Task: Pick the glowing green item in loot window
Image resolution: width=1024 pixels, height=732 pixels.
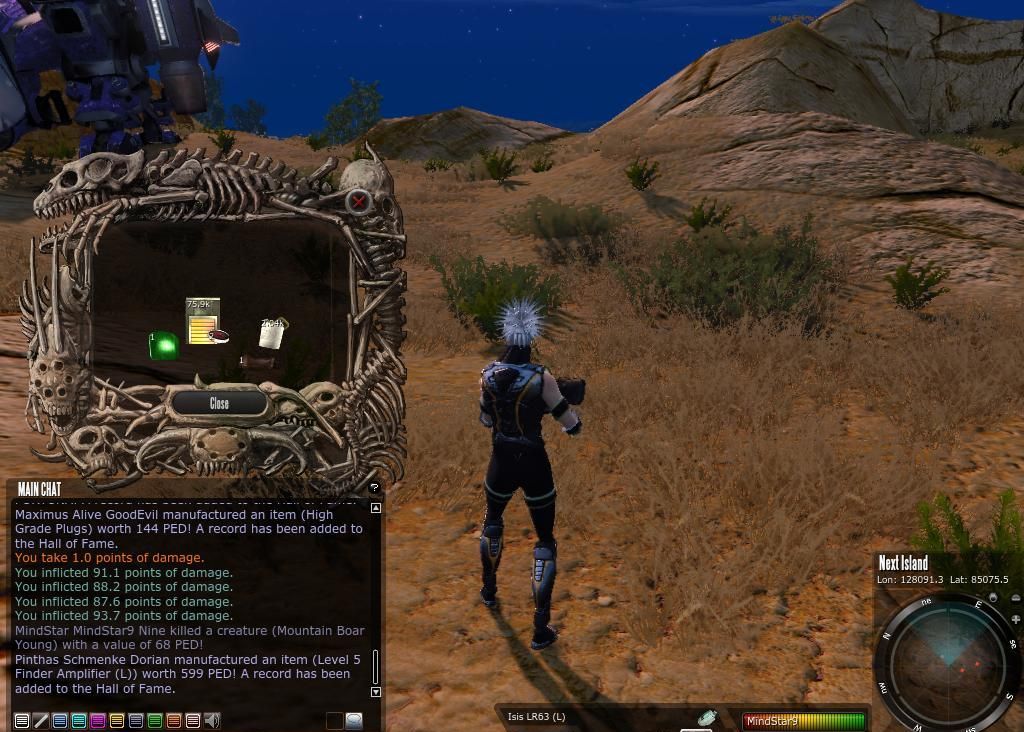Action: click(x=163, y=346)
